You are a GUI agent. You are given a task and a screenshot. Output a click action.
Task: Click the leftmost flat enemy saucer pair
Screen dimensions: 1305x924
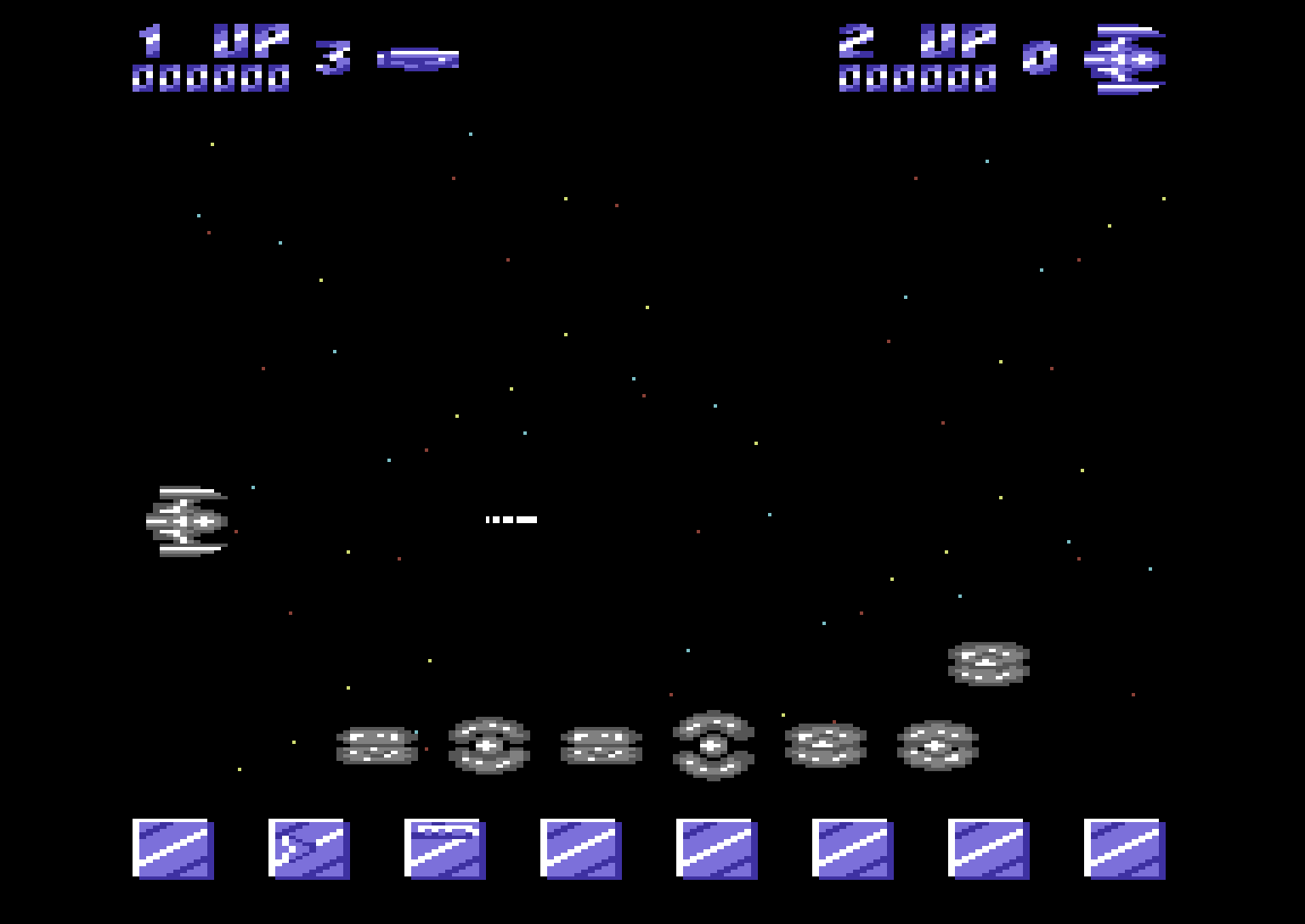click(x=380, y=746)
